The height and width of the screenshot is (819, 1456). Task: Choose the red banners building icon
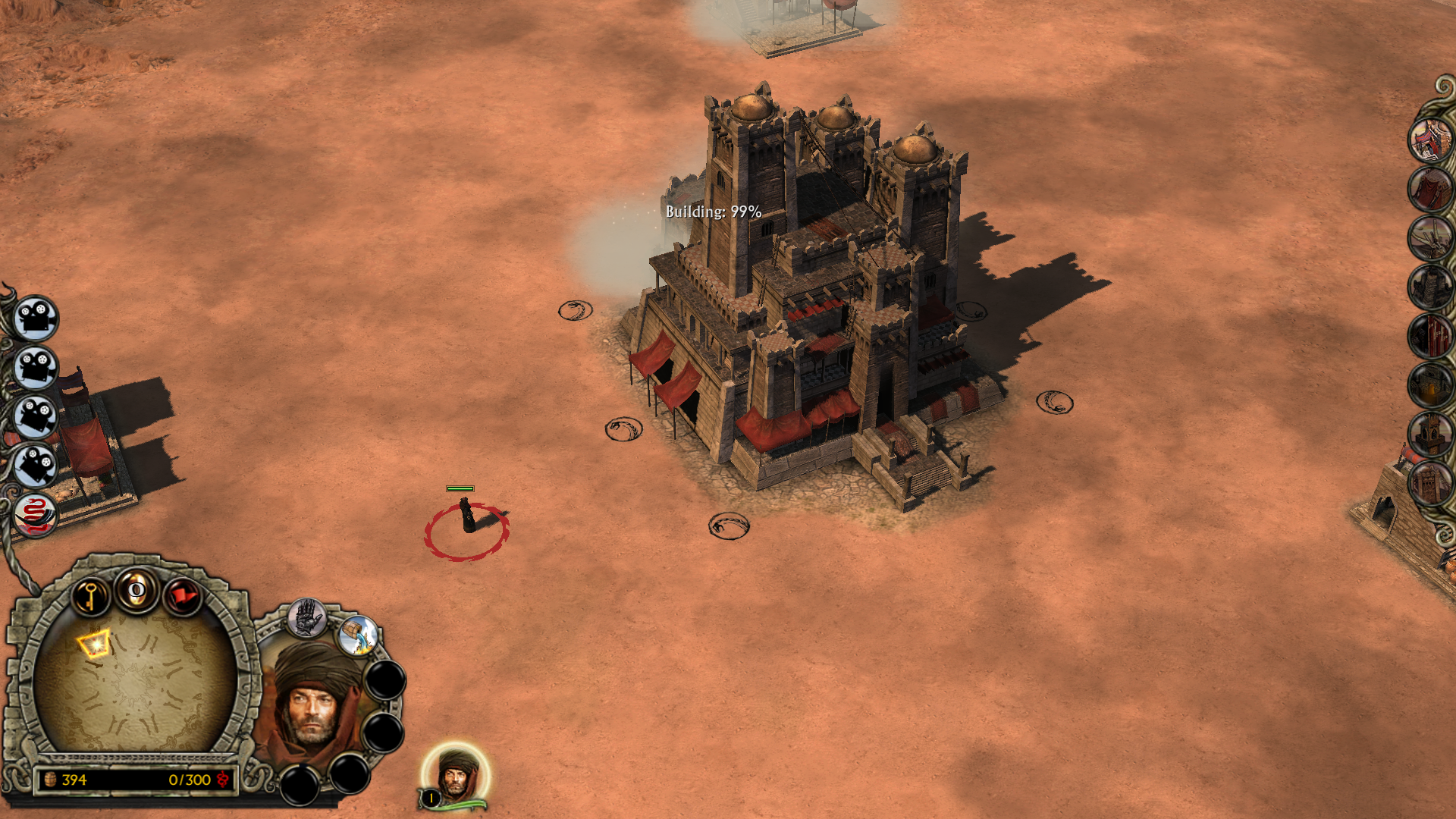coord(1430,336)
